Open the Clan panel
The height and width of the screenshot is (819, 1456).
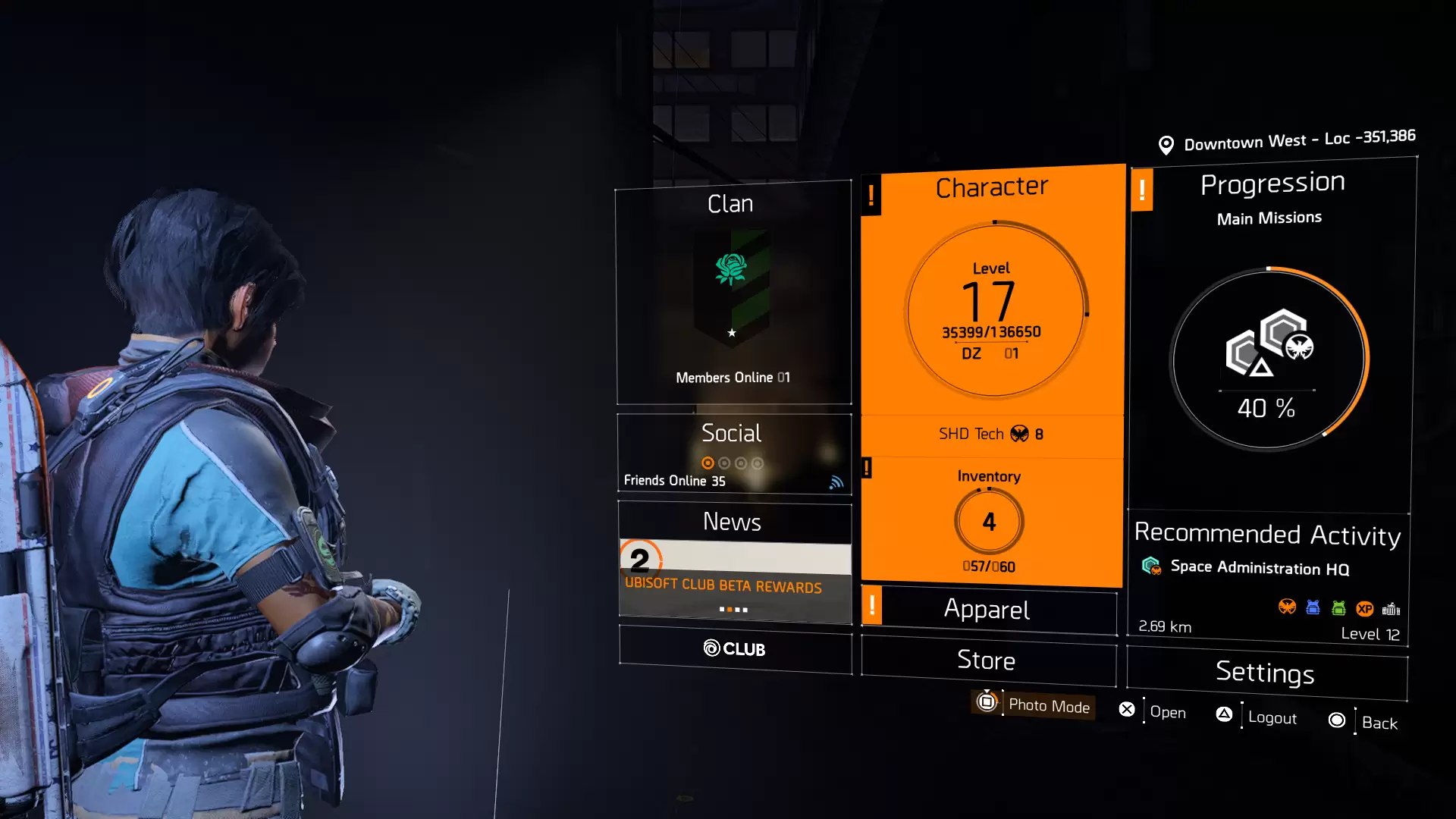point(733,292)
